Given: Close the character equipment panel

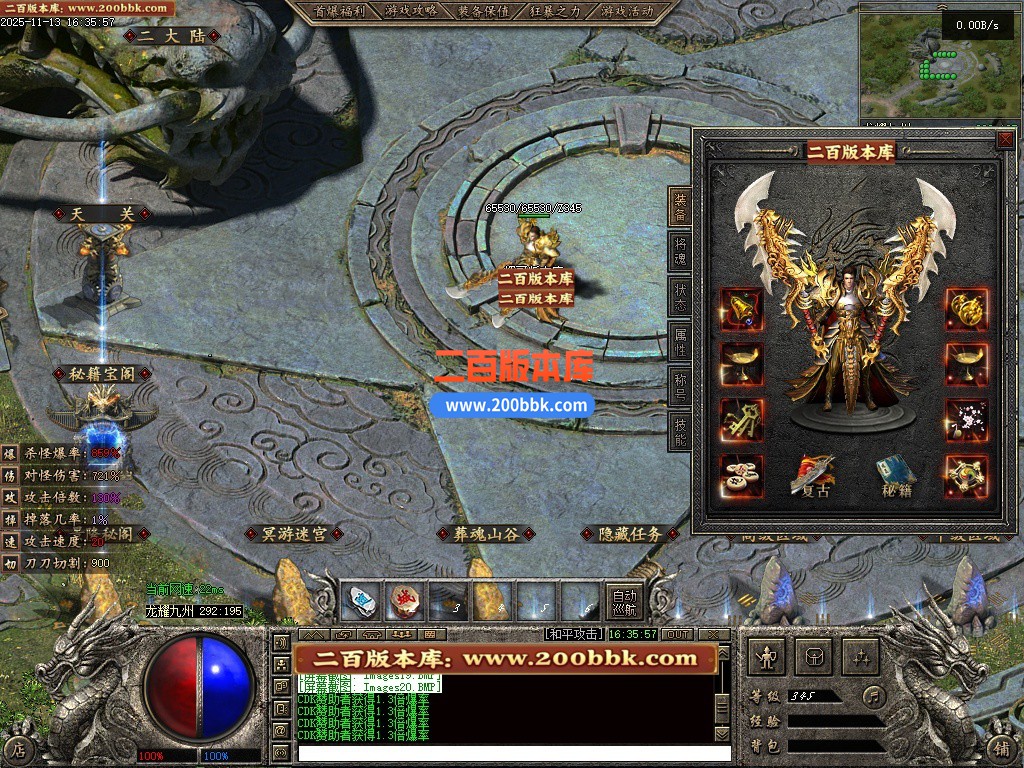Looking at the screenshot, I should pyautogui.click(x=1005, y=140).
